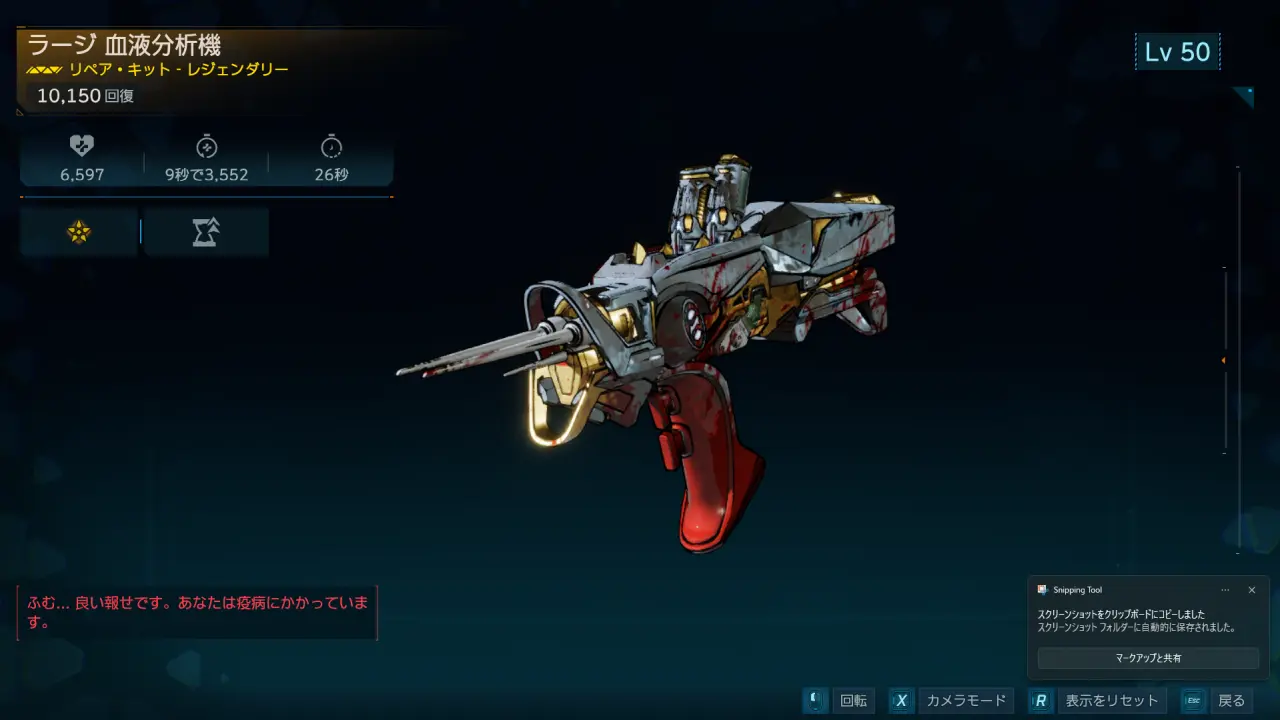Select the hourglass duration perk icon

click(206, 232)
